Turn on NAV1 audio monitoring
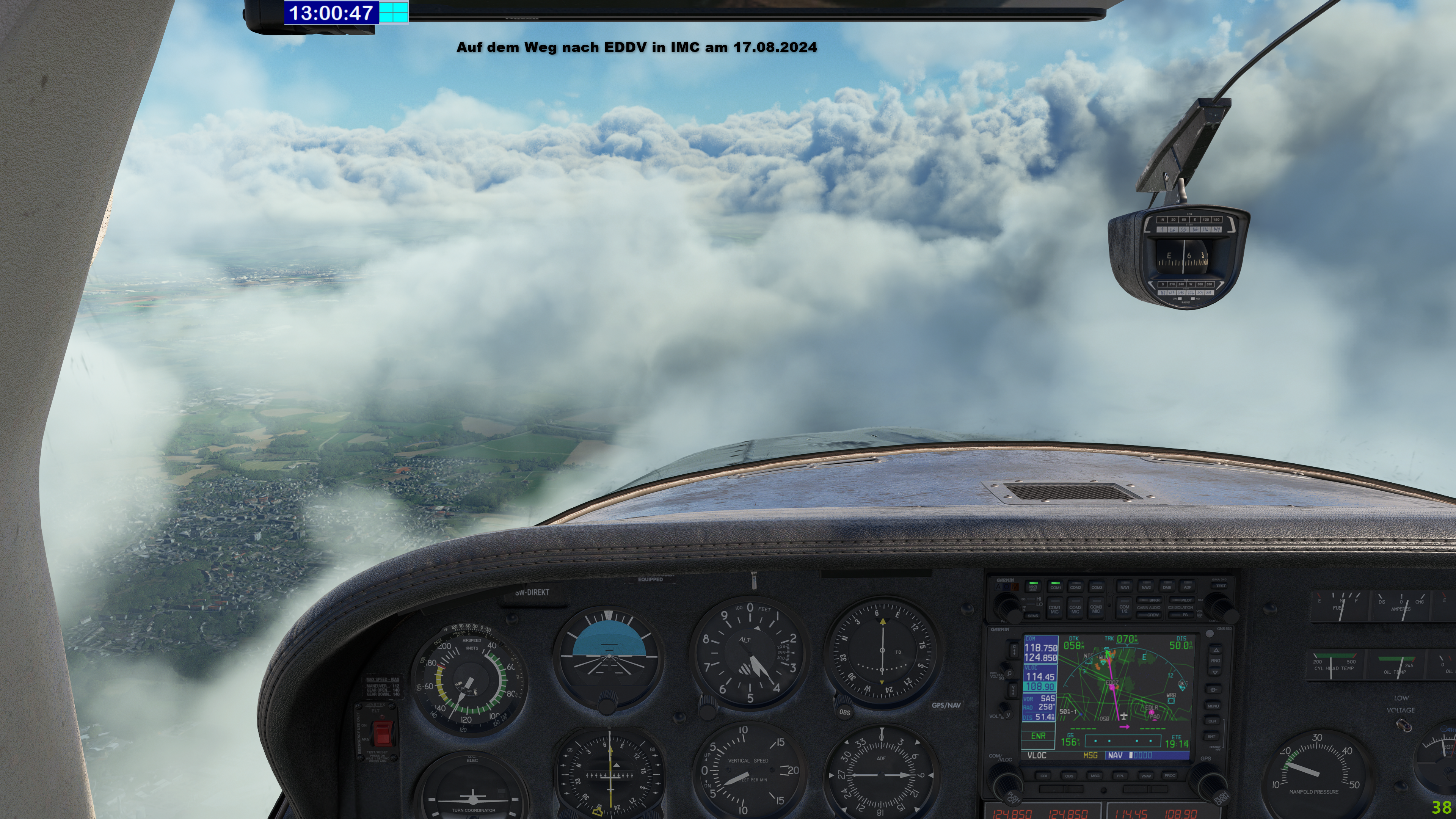Image resolution: width=1456 pixels, height=819 pixels. tap(1124, 587)
